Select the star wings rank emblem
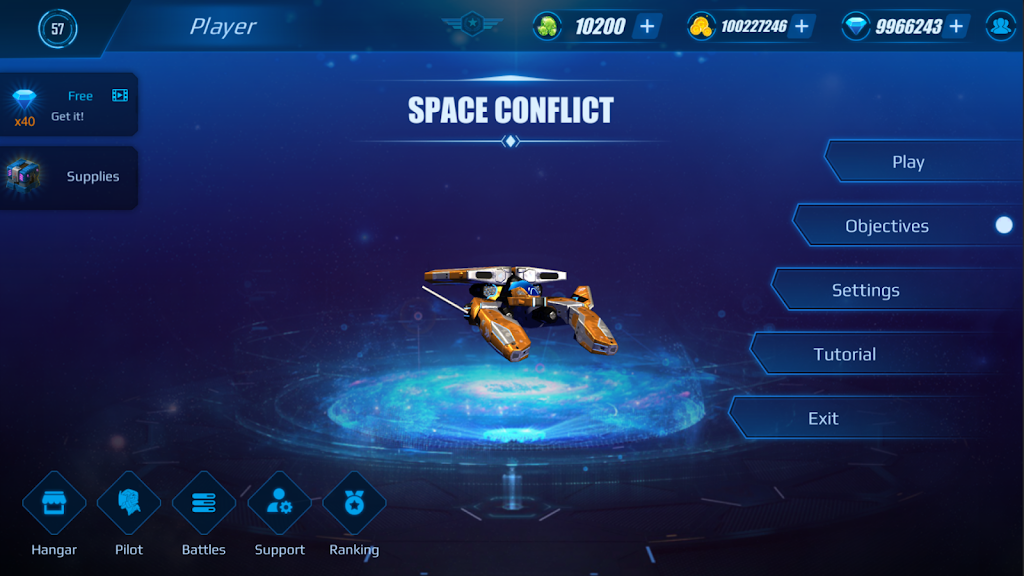This screenshot has width=1024, height=576. (x=472, y=22)
